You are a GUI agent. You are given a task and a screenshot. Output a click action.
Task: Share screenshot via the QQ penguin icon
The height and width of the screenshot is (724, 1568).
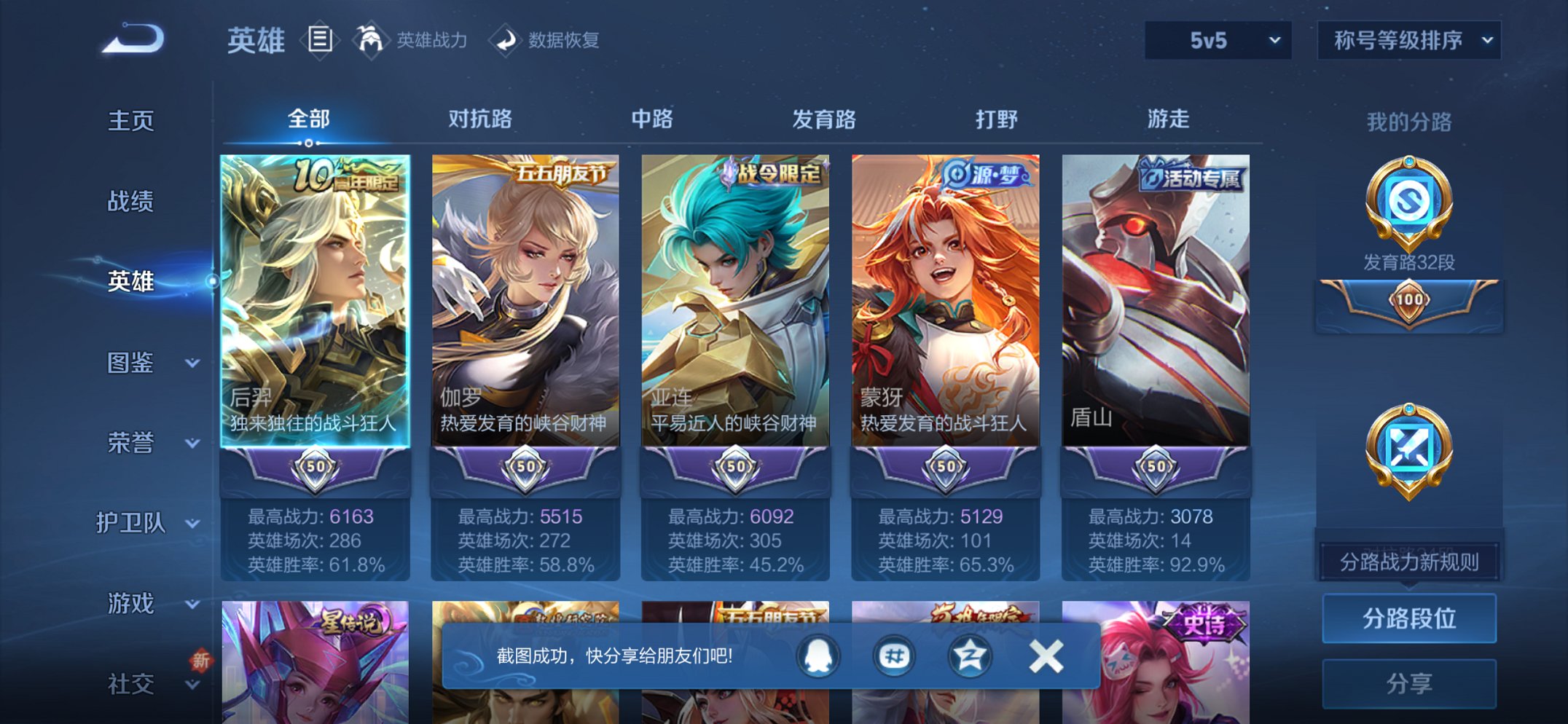819,656
